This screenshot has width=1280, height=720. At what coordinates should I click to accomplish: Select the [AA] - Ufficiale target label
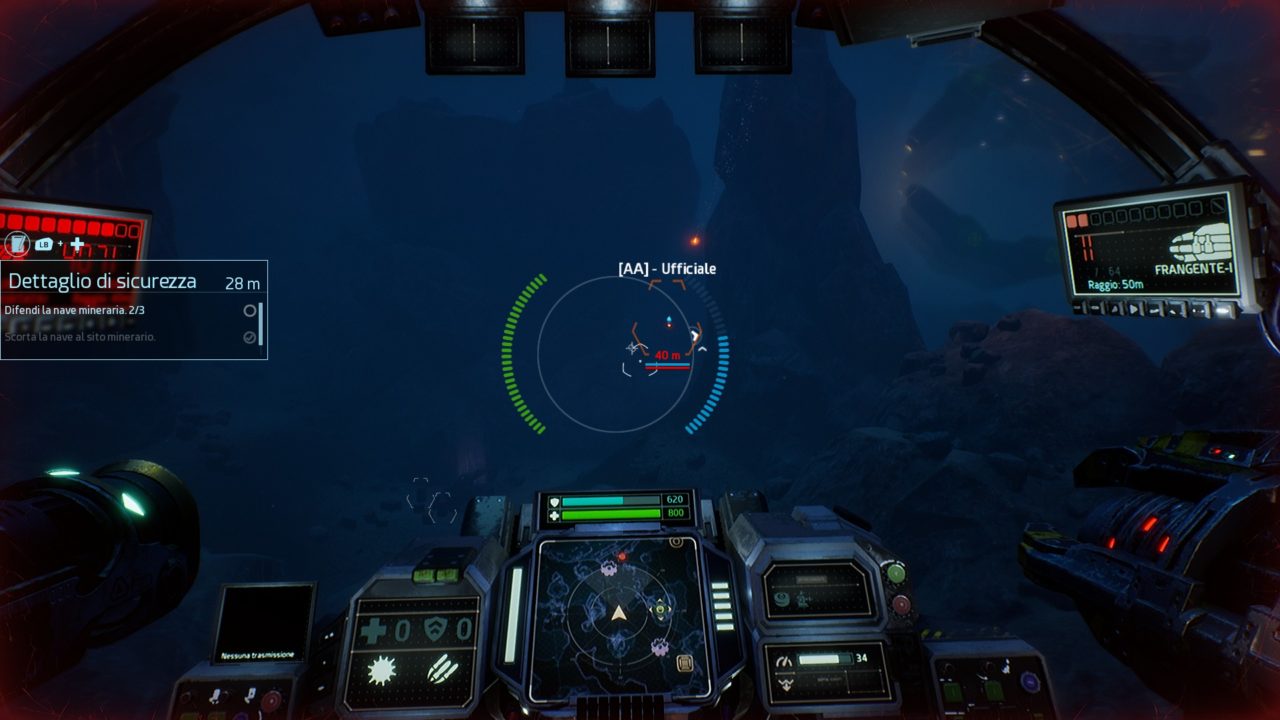[x=667, y=269]
